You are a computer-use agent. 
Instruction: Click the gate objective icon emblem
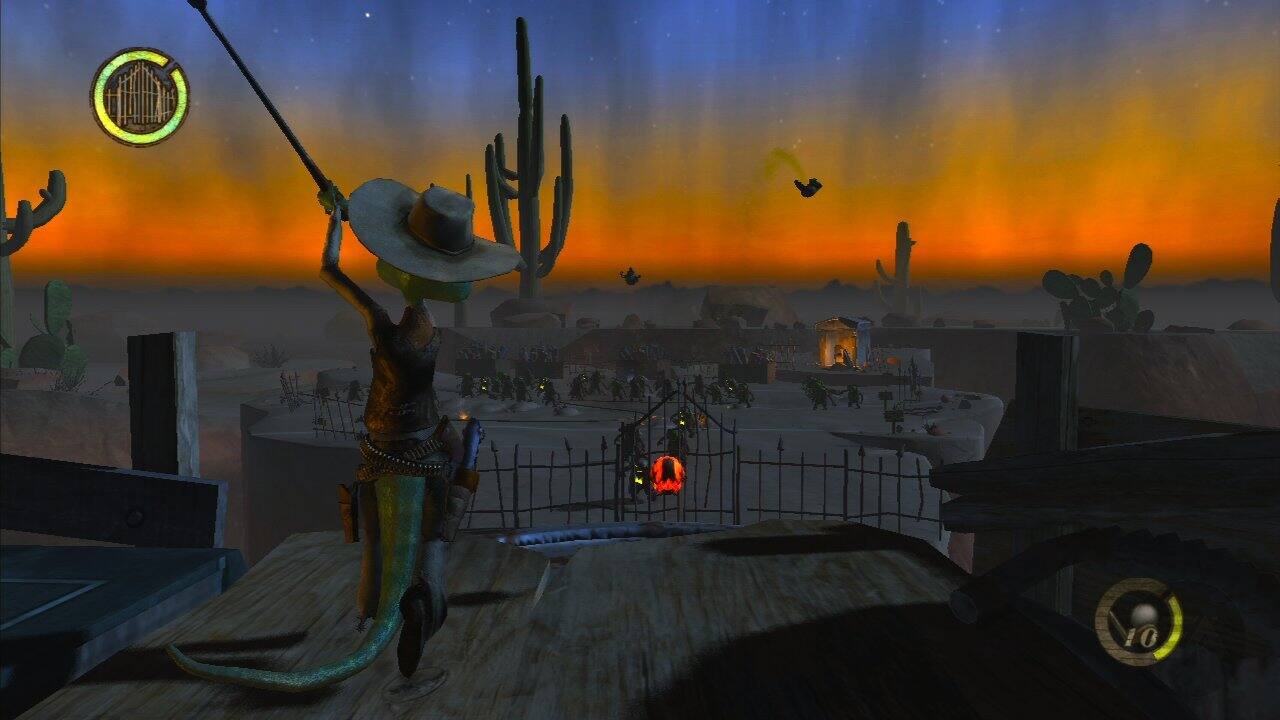[x=138, y=98]
